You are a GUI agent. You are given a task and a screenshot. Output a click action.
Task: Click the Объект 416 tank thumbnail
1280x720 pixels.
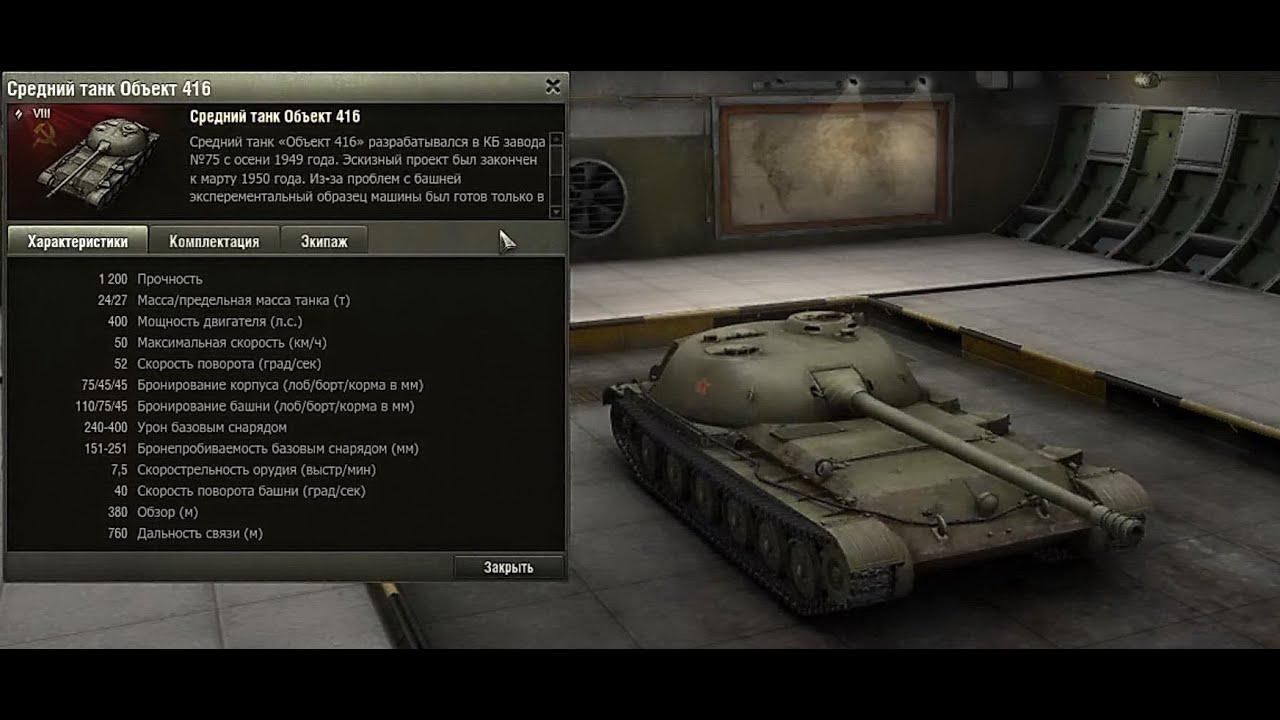point(96,162)
